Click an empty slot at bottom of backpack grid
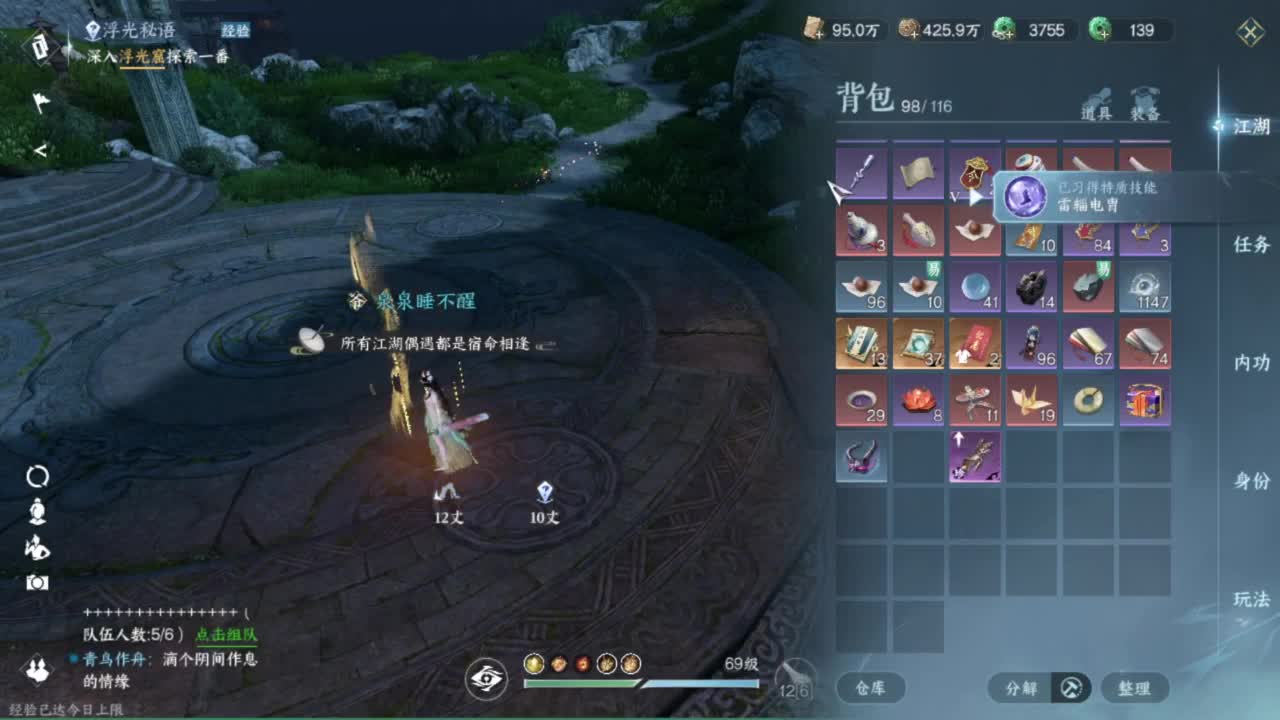 975,570
